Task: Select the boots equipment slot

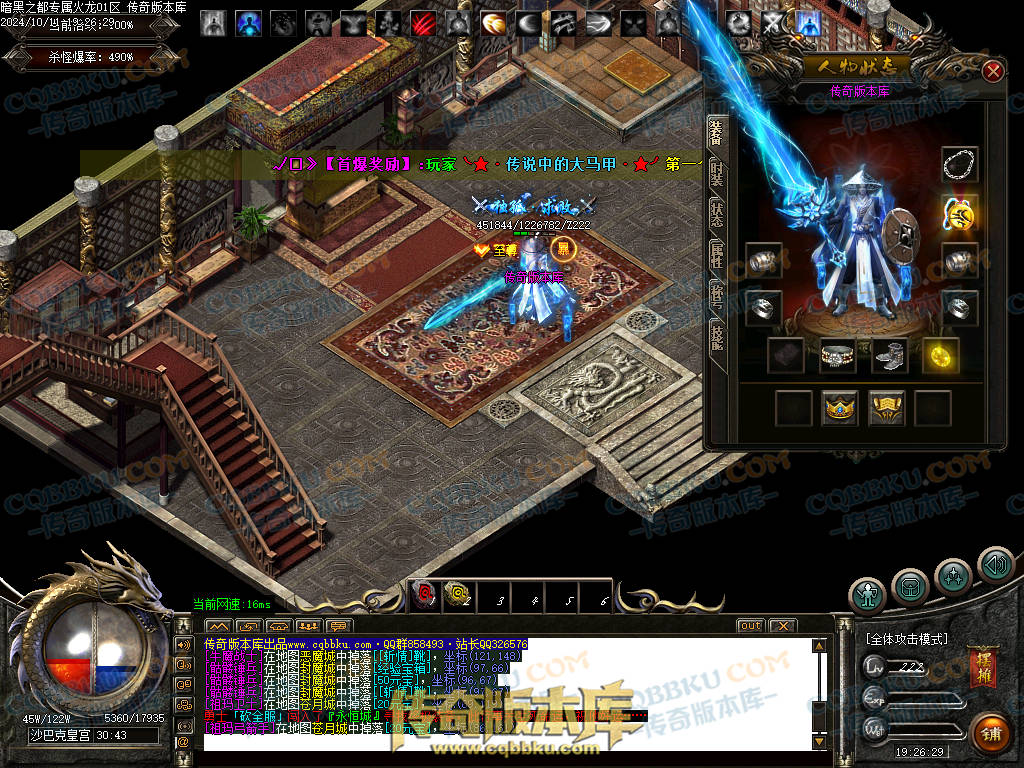Action: point(889,355)
